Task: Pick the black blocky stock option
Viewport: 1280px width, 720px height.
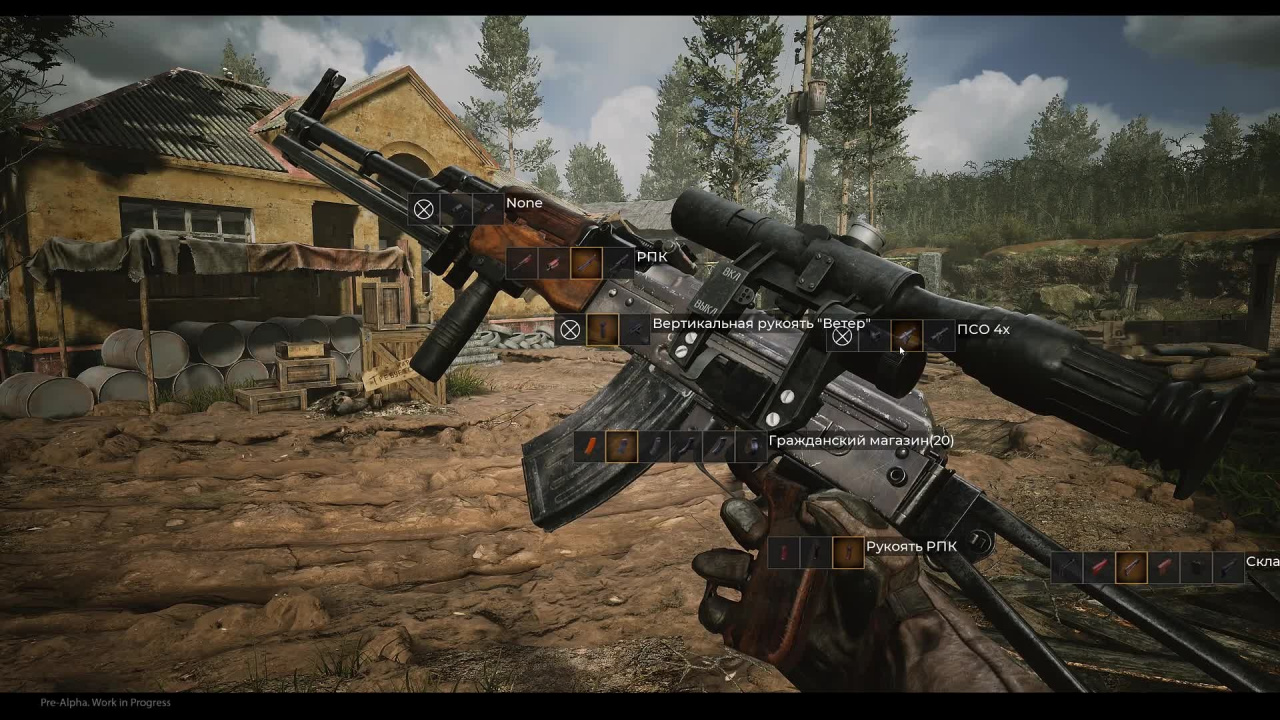Action: point(1195,567)
